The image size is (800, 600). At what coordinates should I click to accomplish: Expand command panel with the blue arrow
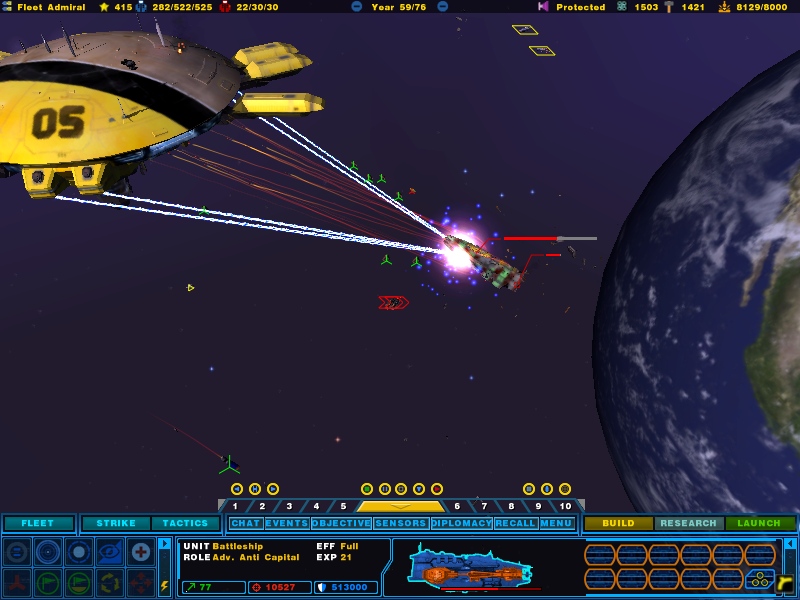tap(165, 545)
